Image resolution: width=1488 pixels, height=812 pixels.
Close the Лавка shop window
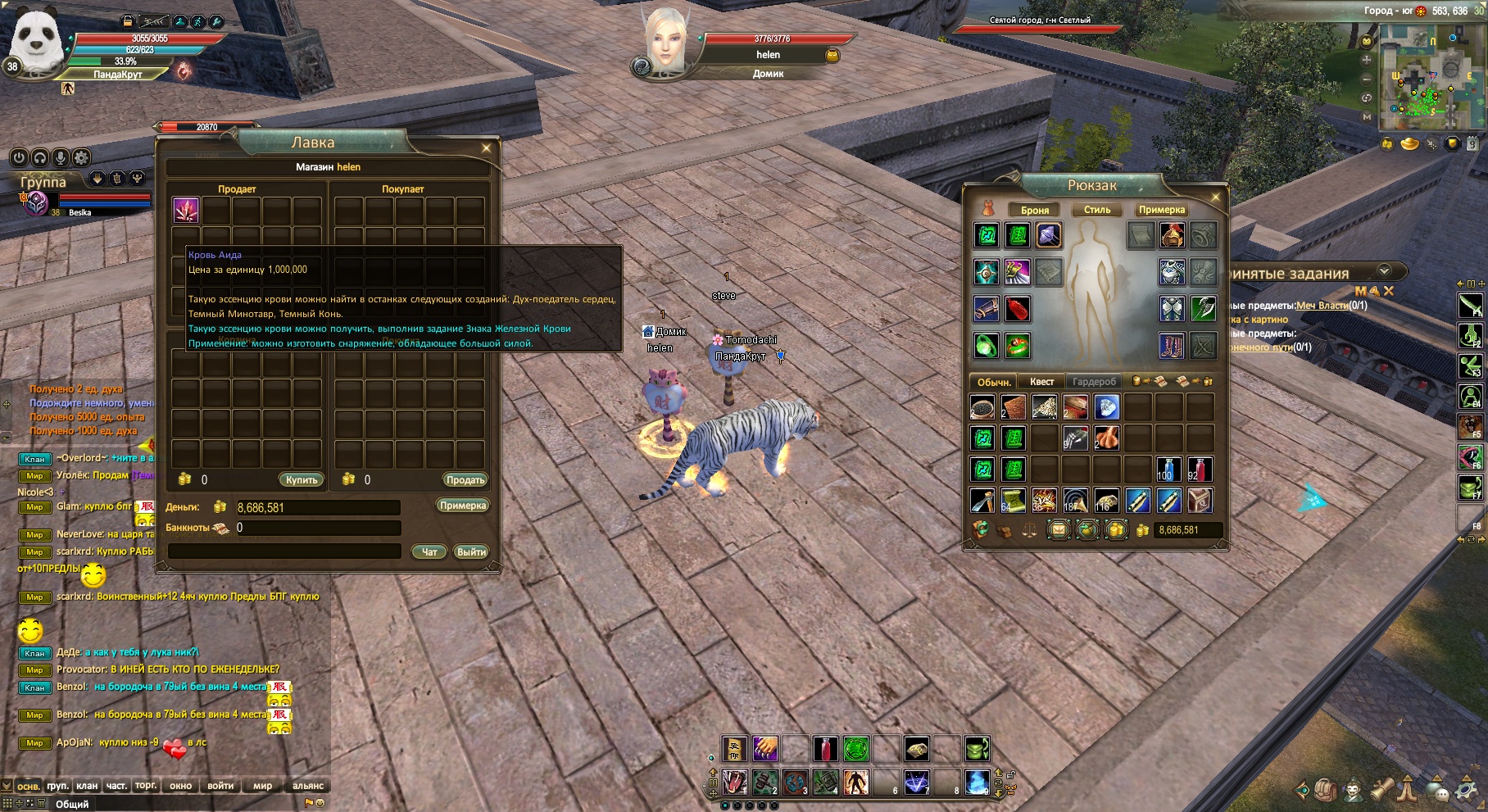[486, 148]
